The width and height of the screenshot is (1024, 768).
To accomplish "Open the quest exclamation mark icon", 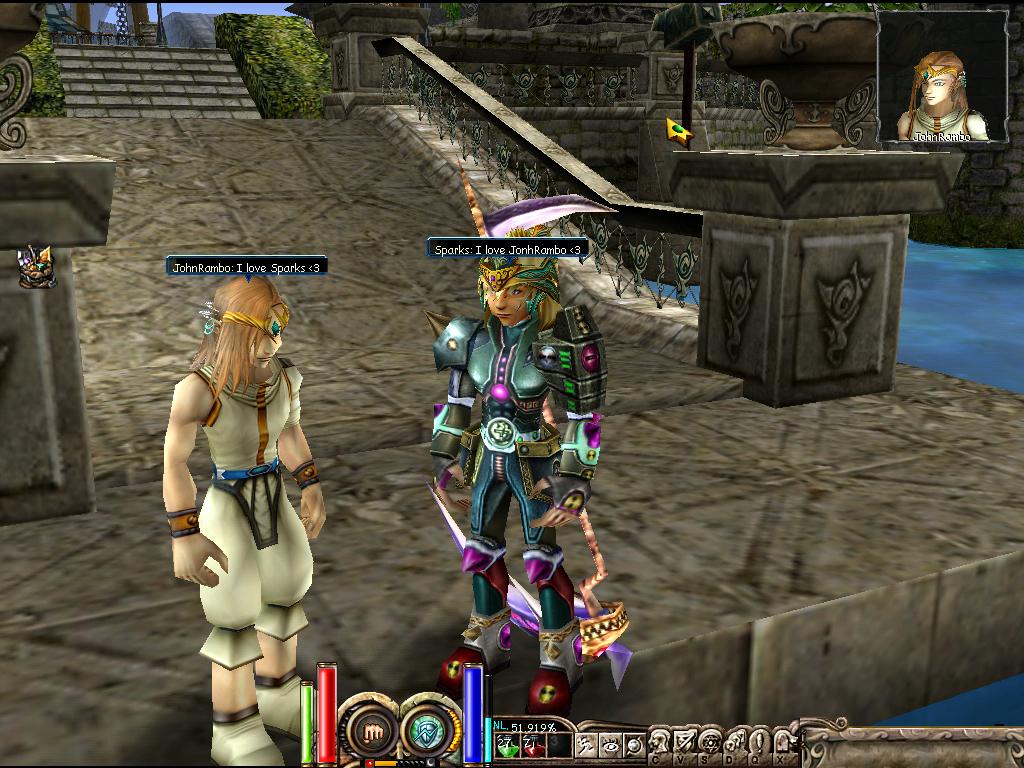I will click(757, 743).
